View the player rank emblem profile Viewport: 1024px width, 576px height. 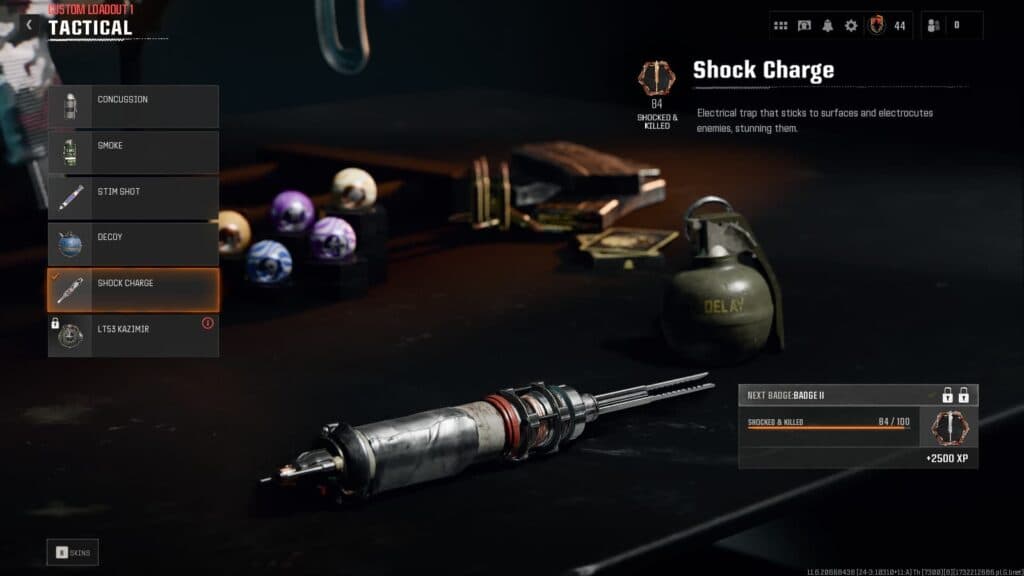pos(877,25)
